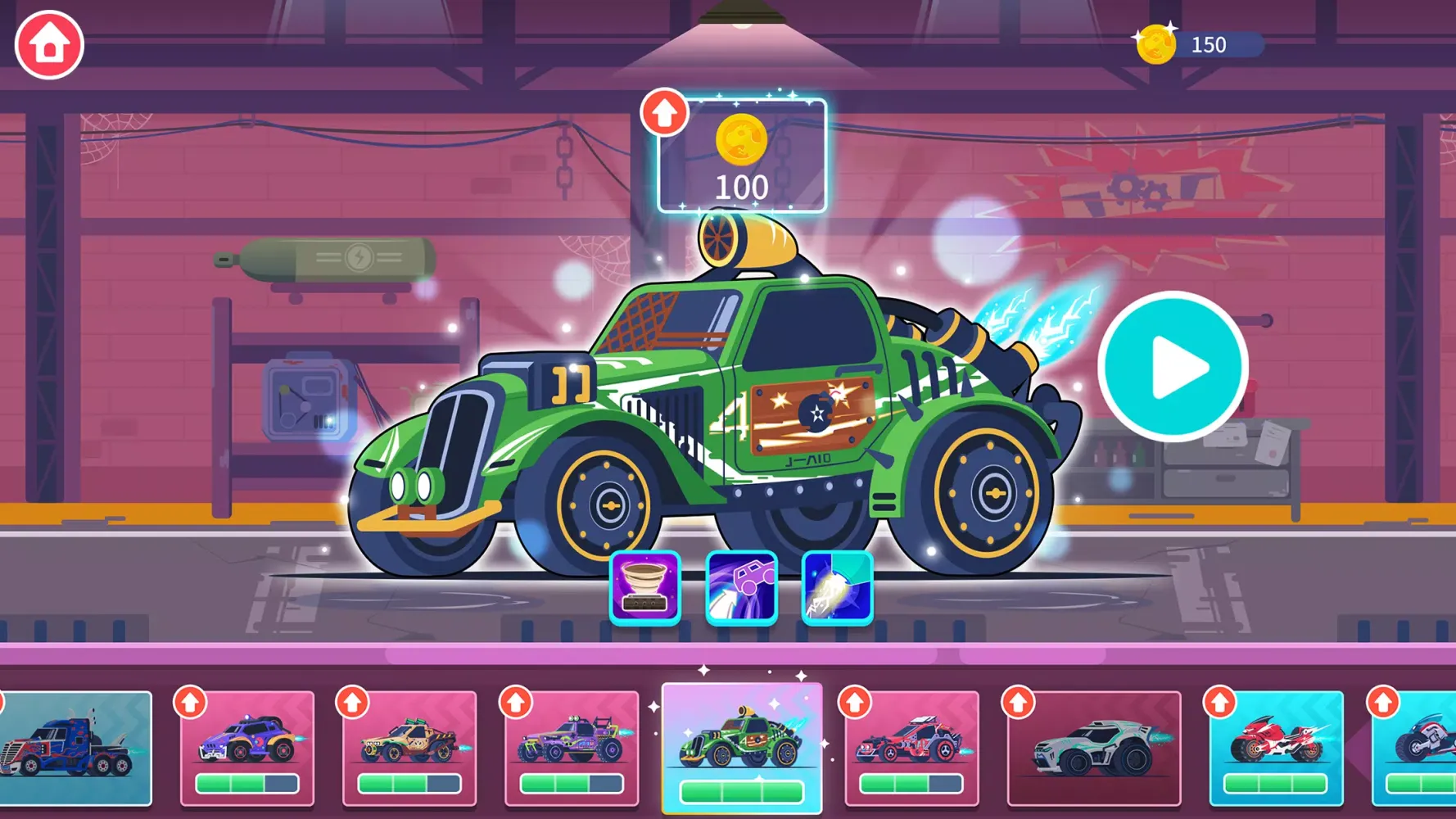Spend 100 coins on the upgrade panel
The image size is (1456, 819).
coord(741,156)
